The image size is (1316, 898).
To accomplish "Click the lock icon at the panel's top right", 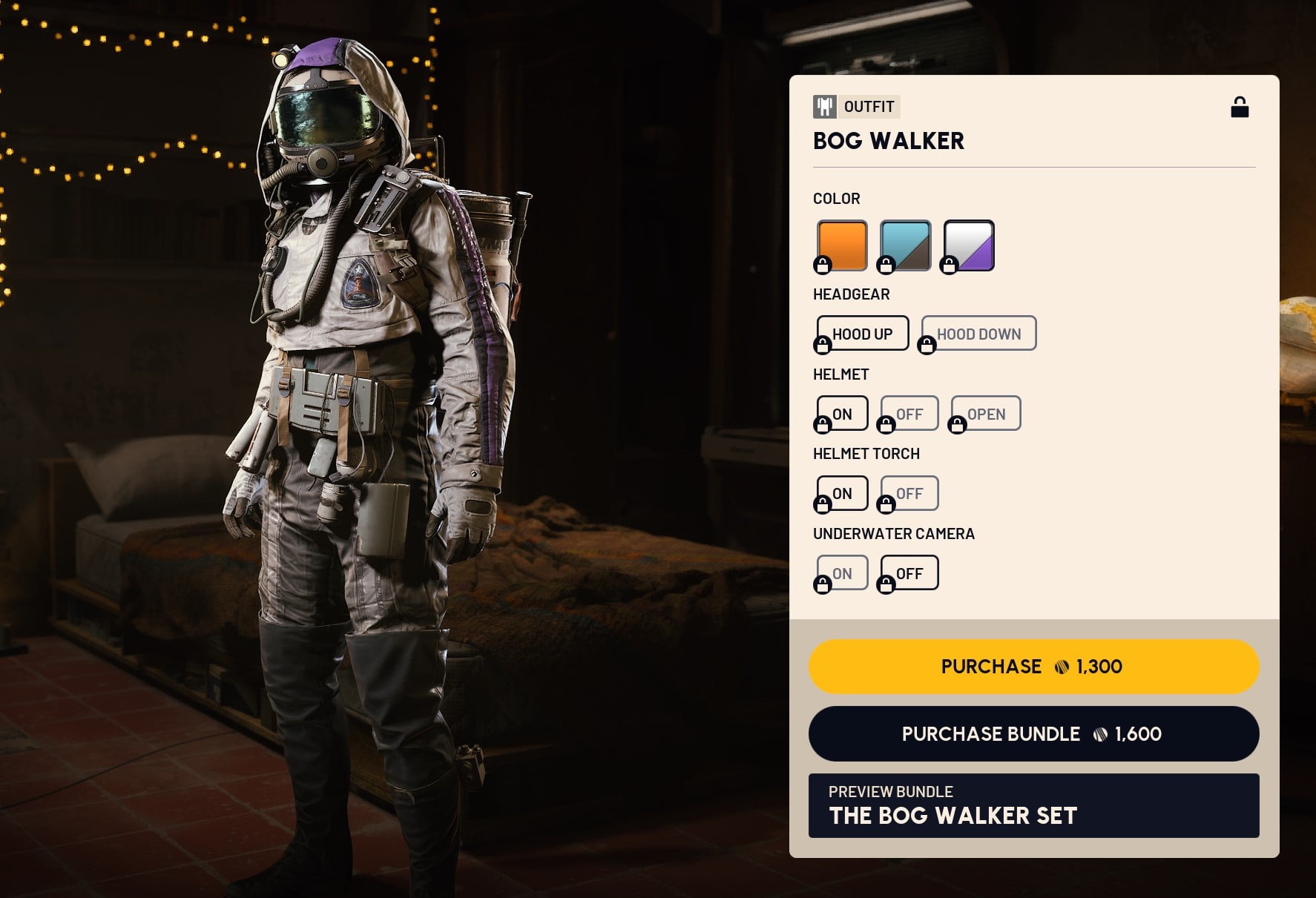I will pyautogui.click(x=1241, y=106).
